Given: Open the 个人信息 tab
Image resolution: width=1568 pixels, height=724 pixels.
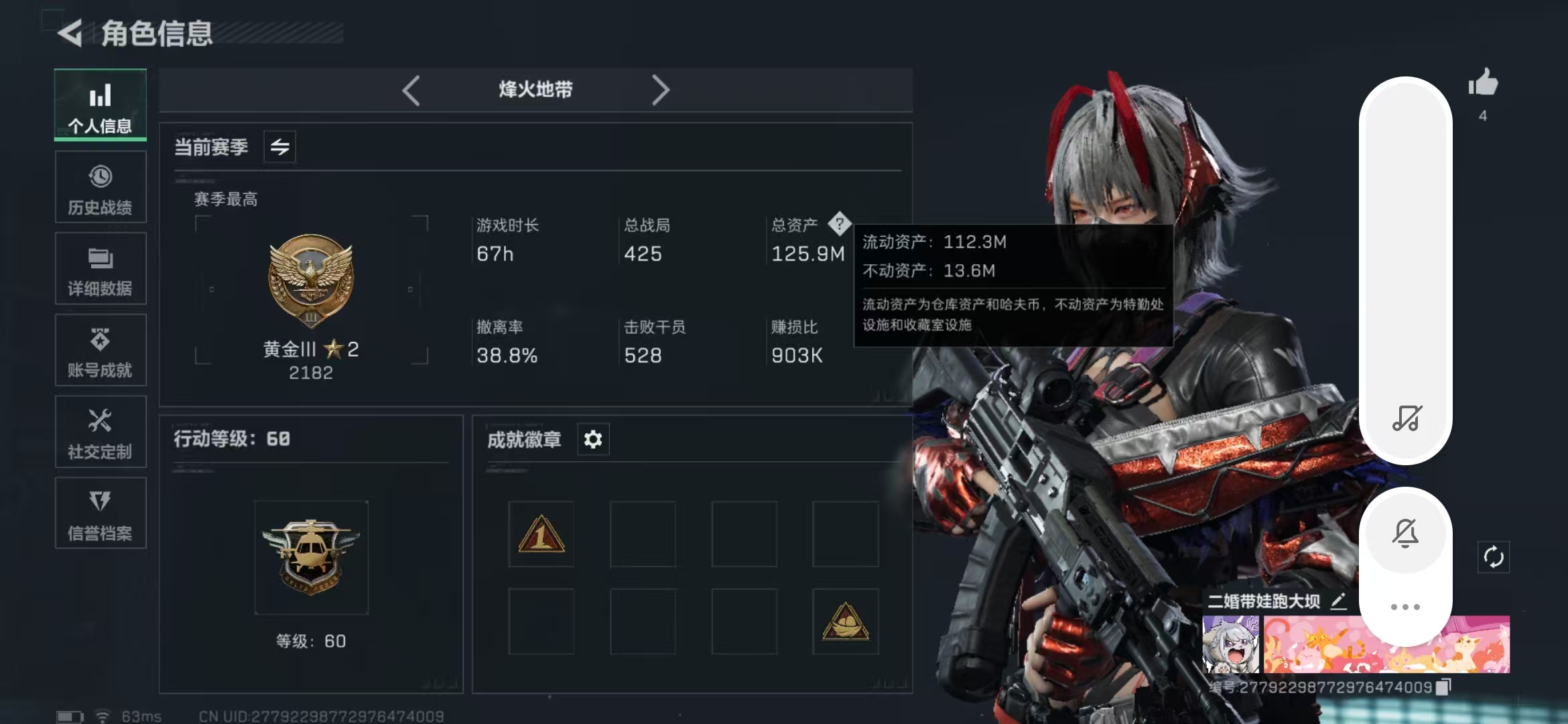Looking at the screenshot, I should (101, 105).
